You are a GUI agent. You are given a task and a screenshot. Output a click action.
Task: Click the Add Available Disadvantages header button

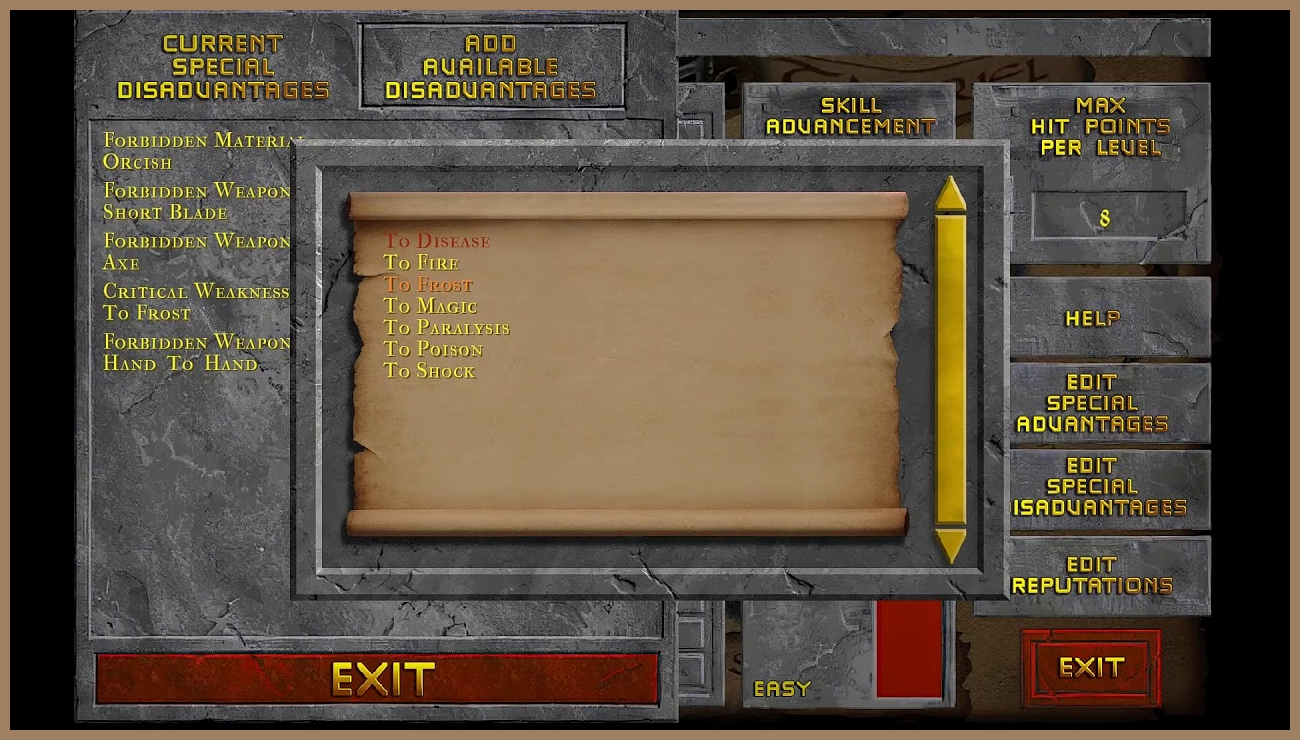(x=493, y=65)
